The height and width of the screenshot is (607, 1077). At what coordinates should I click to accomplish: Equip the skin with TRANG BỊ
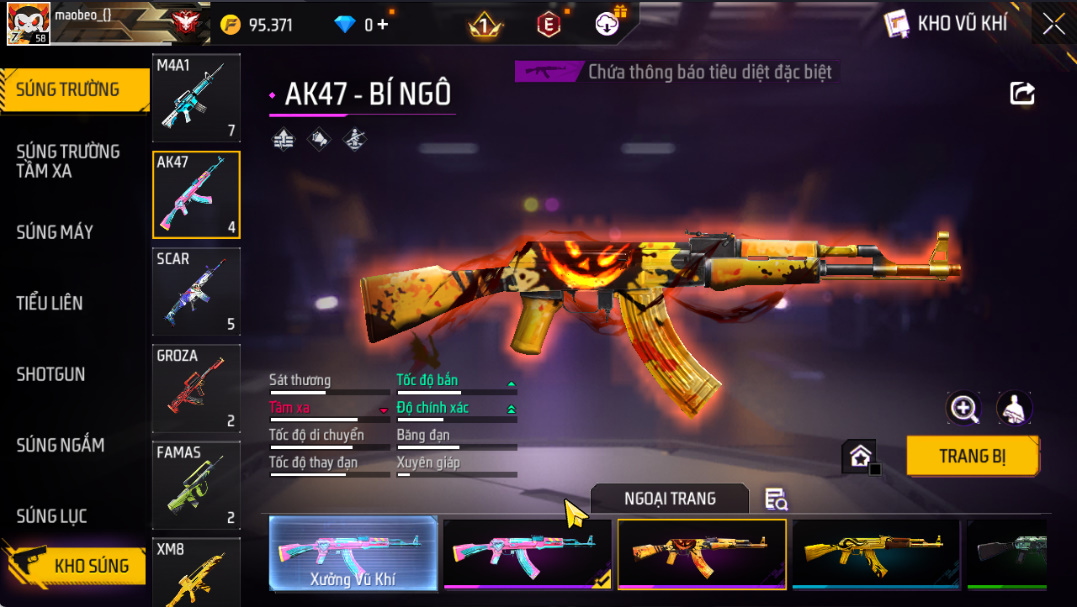point(972,456)
